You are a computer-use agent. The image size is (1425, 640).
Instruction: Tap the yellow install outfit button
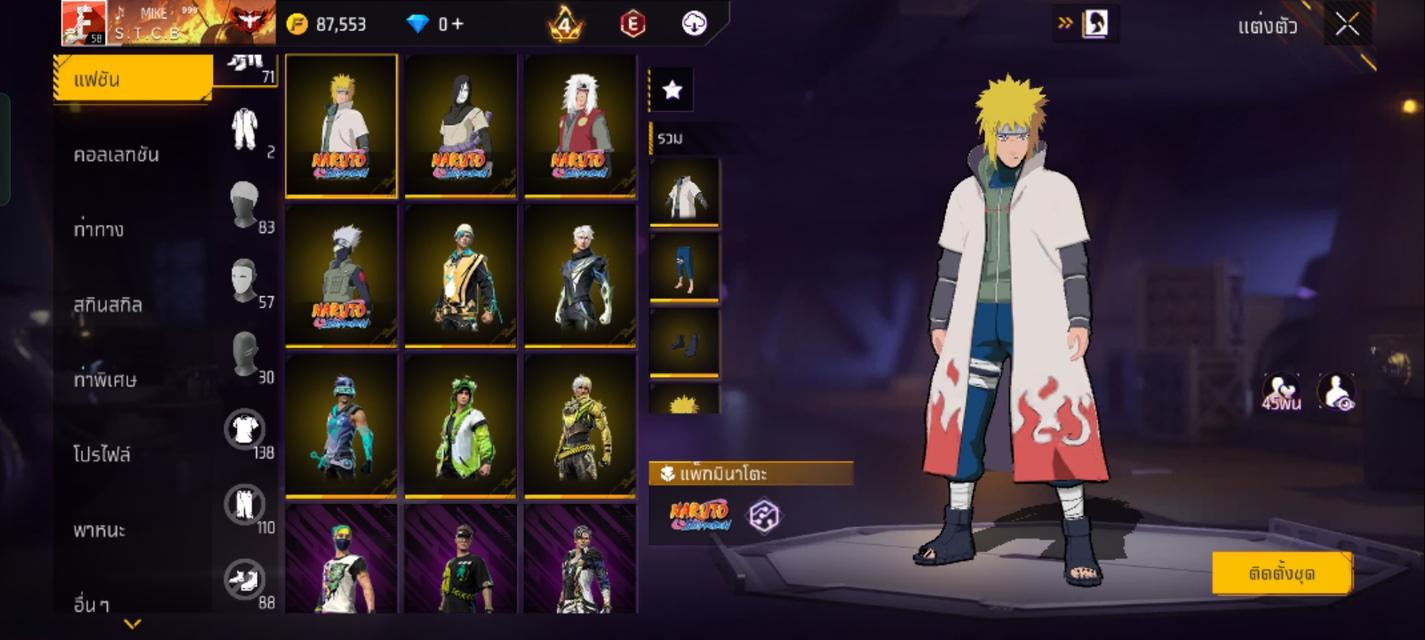click(1281, 573)
